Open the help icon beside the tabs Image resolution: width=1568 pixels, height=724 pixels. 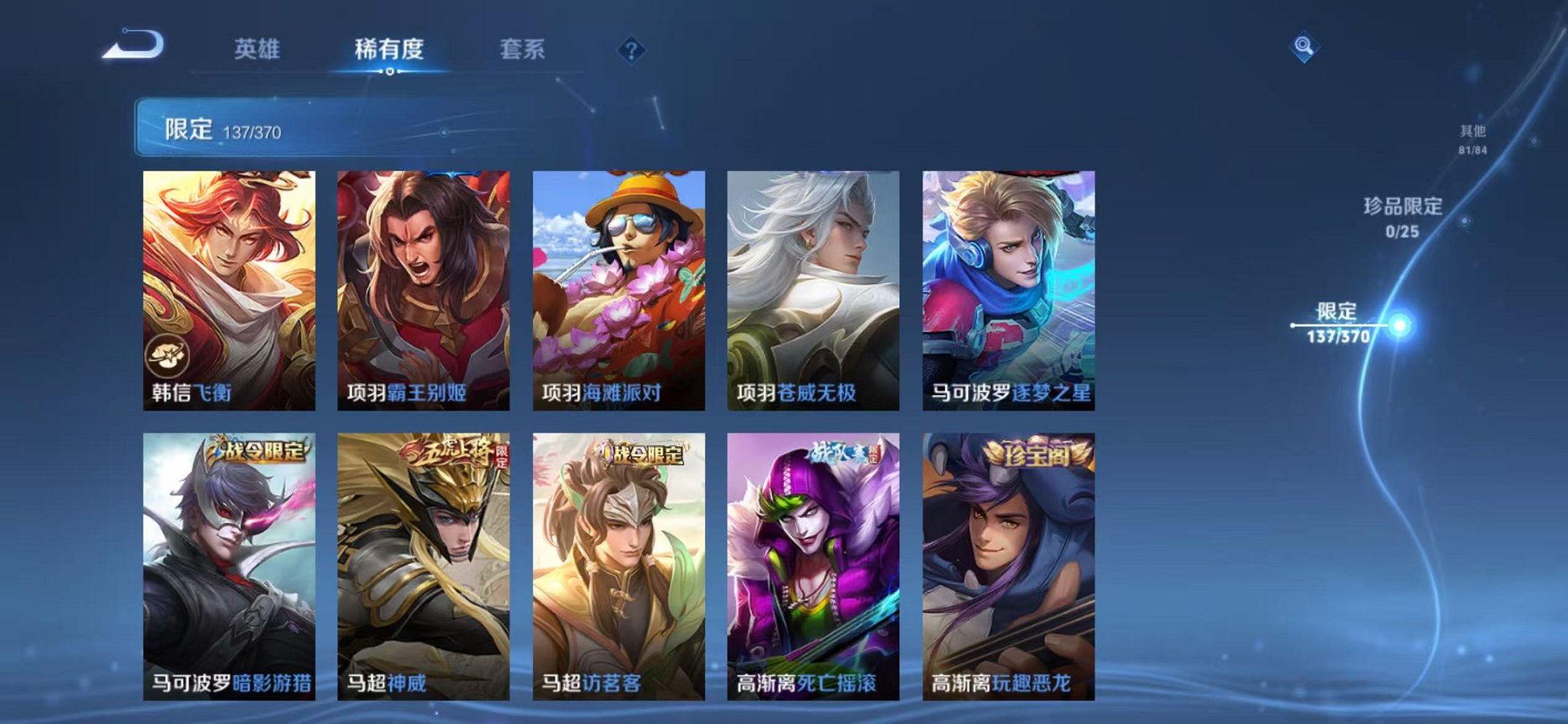(631, 49)
